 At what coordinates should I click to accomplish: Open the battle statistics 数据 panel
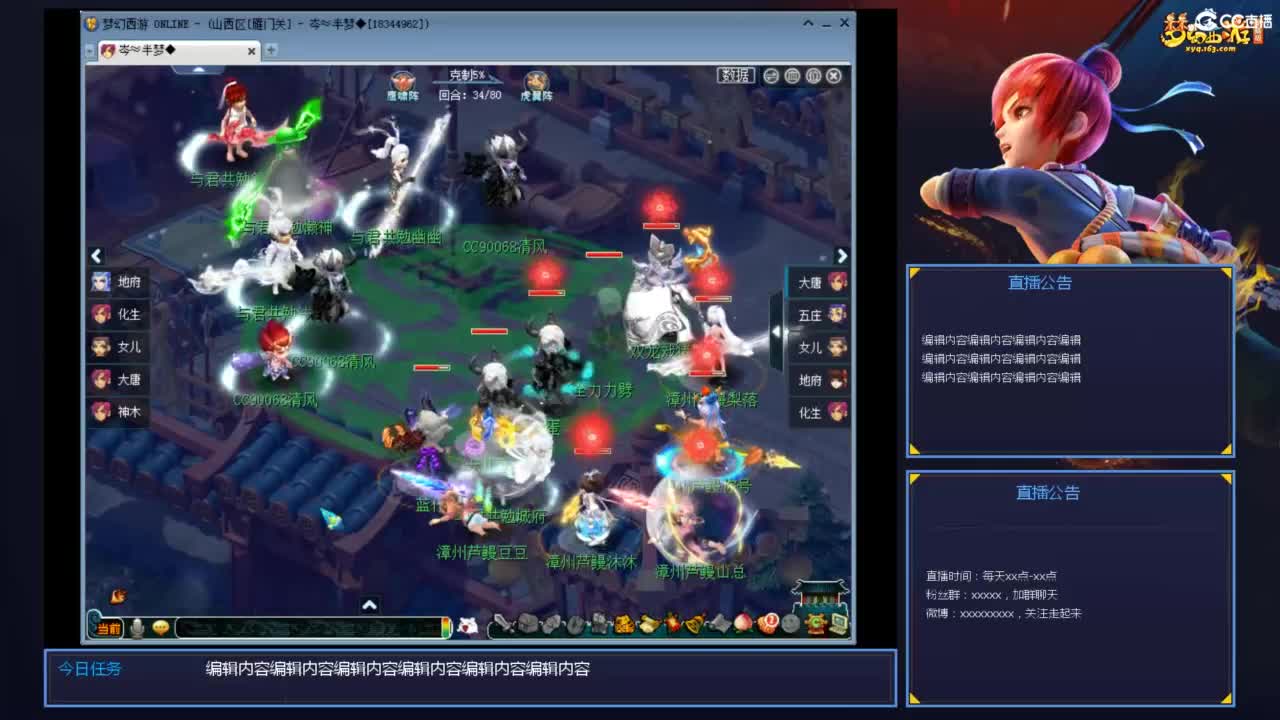point(735,76)
